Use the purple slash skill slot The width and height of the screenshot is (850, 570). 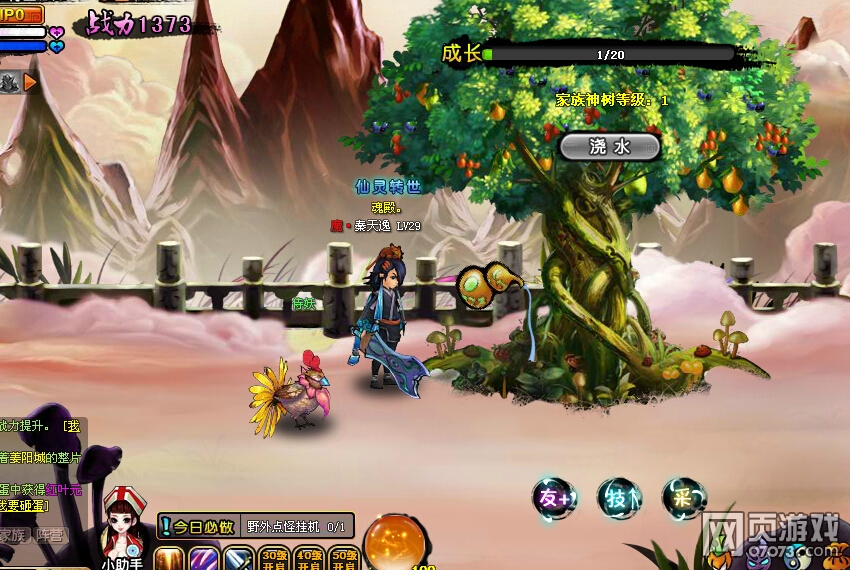204,558
